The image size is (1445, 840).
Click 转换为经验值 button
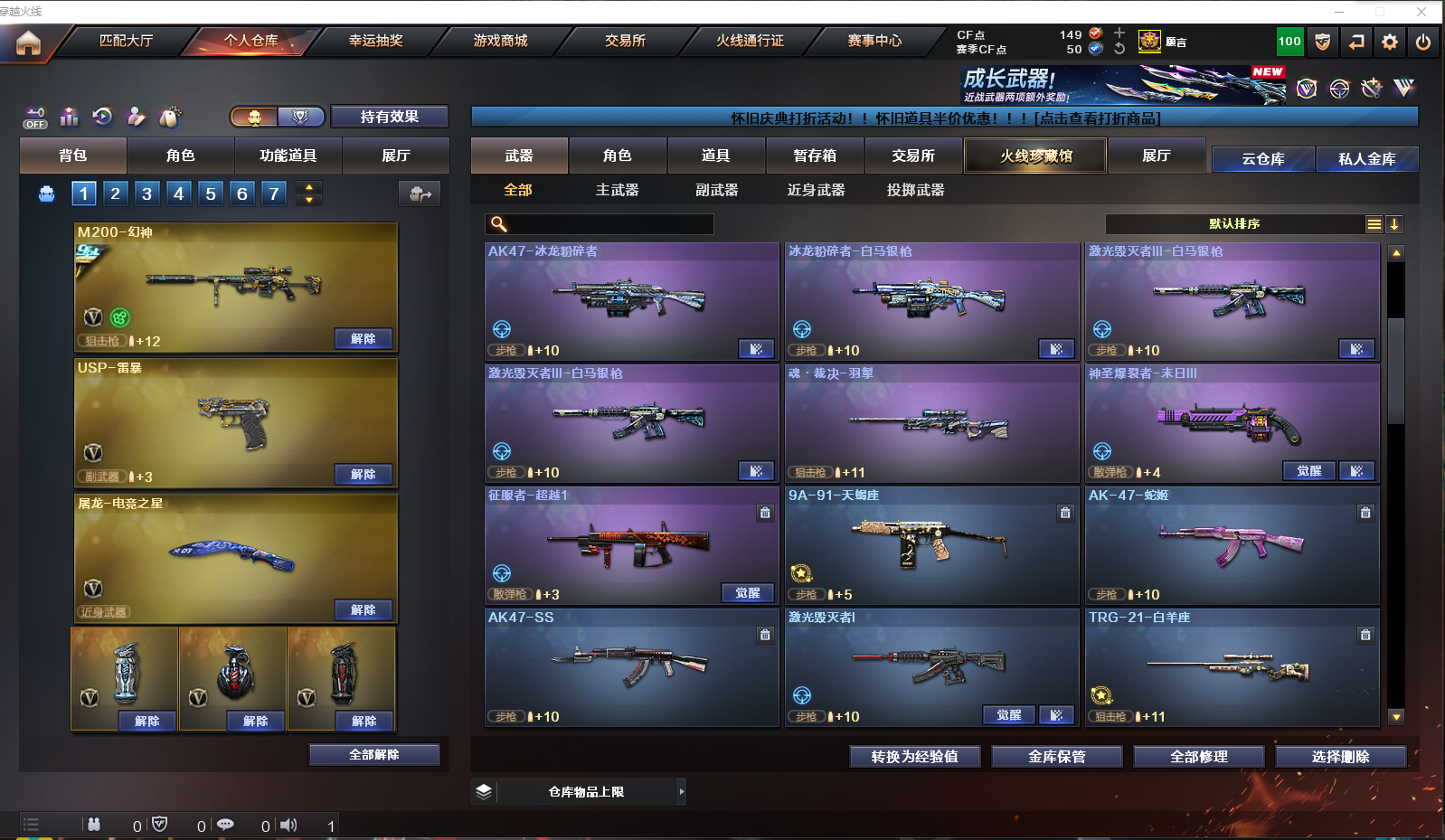pyautogui.click(x=914, y=757)
